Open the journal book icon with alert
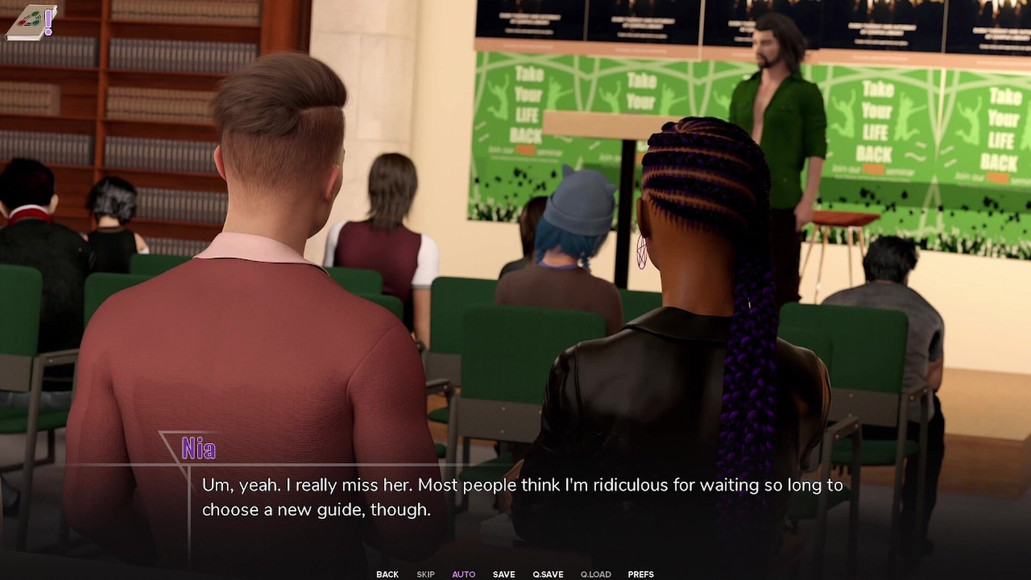Screen dimensions: 1031x580 tap(30, 22)
